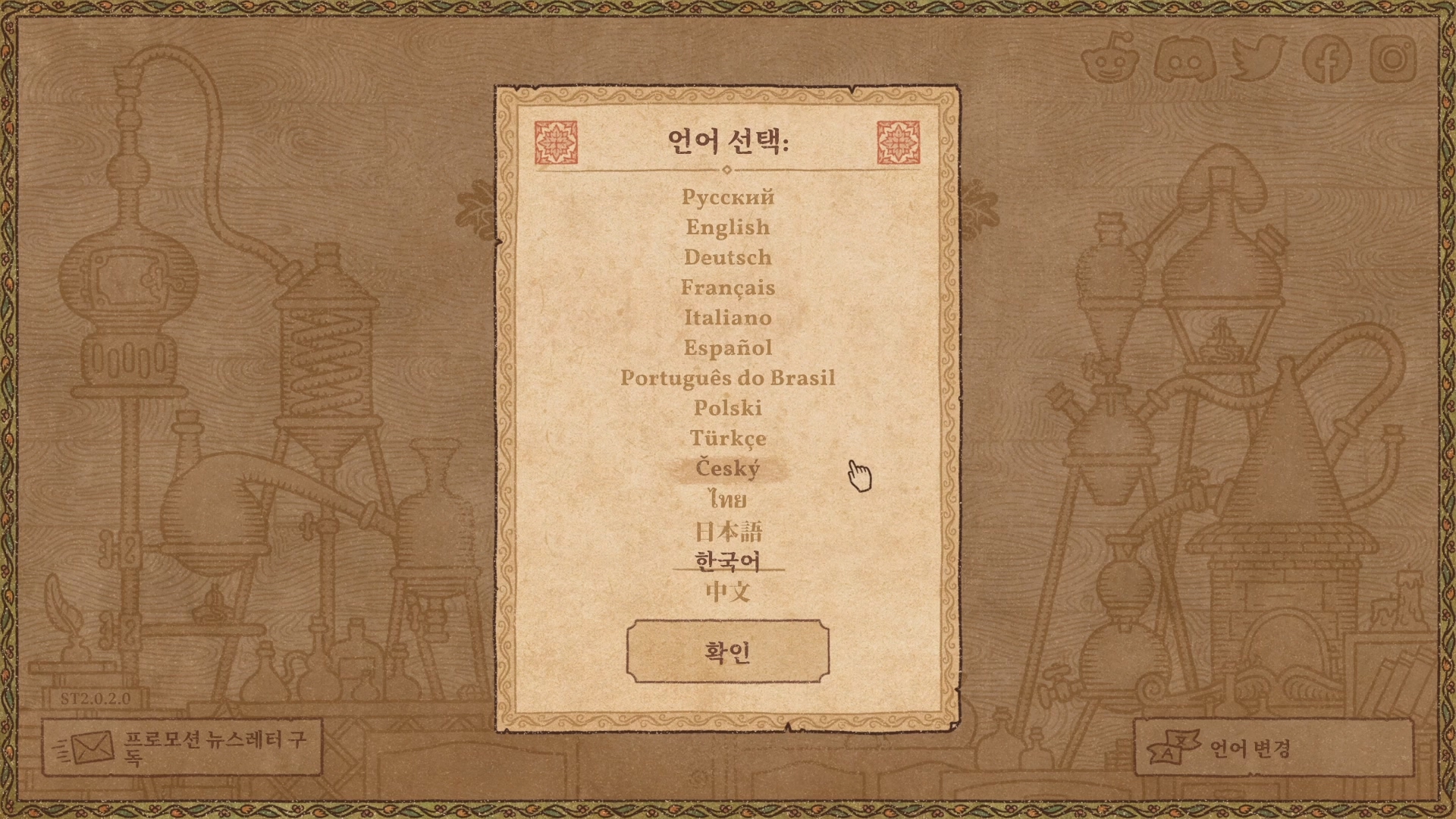Choose English from the language list
The width and height of the screenshot is (1456, 819).
[727, 227]
